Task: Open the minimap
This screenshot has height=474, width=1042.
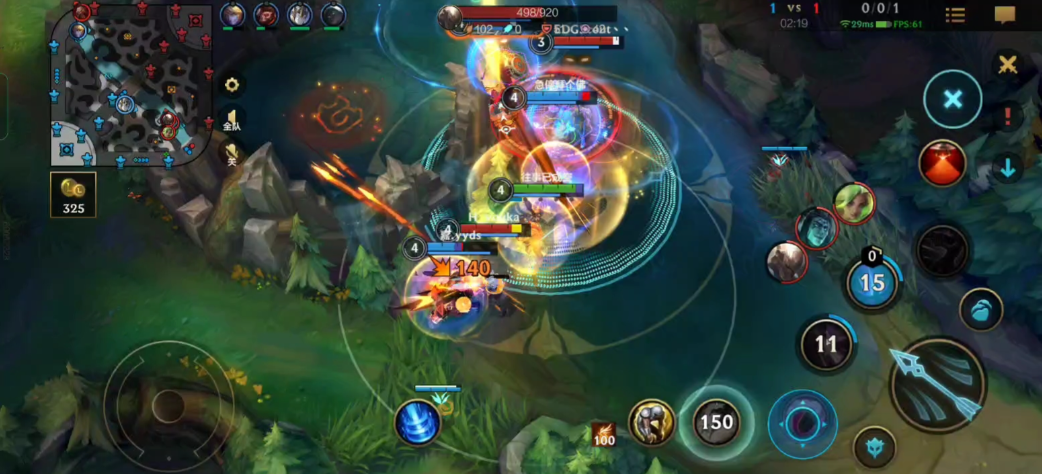Action: coord(130,84)
